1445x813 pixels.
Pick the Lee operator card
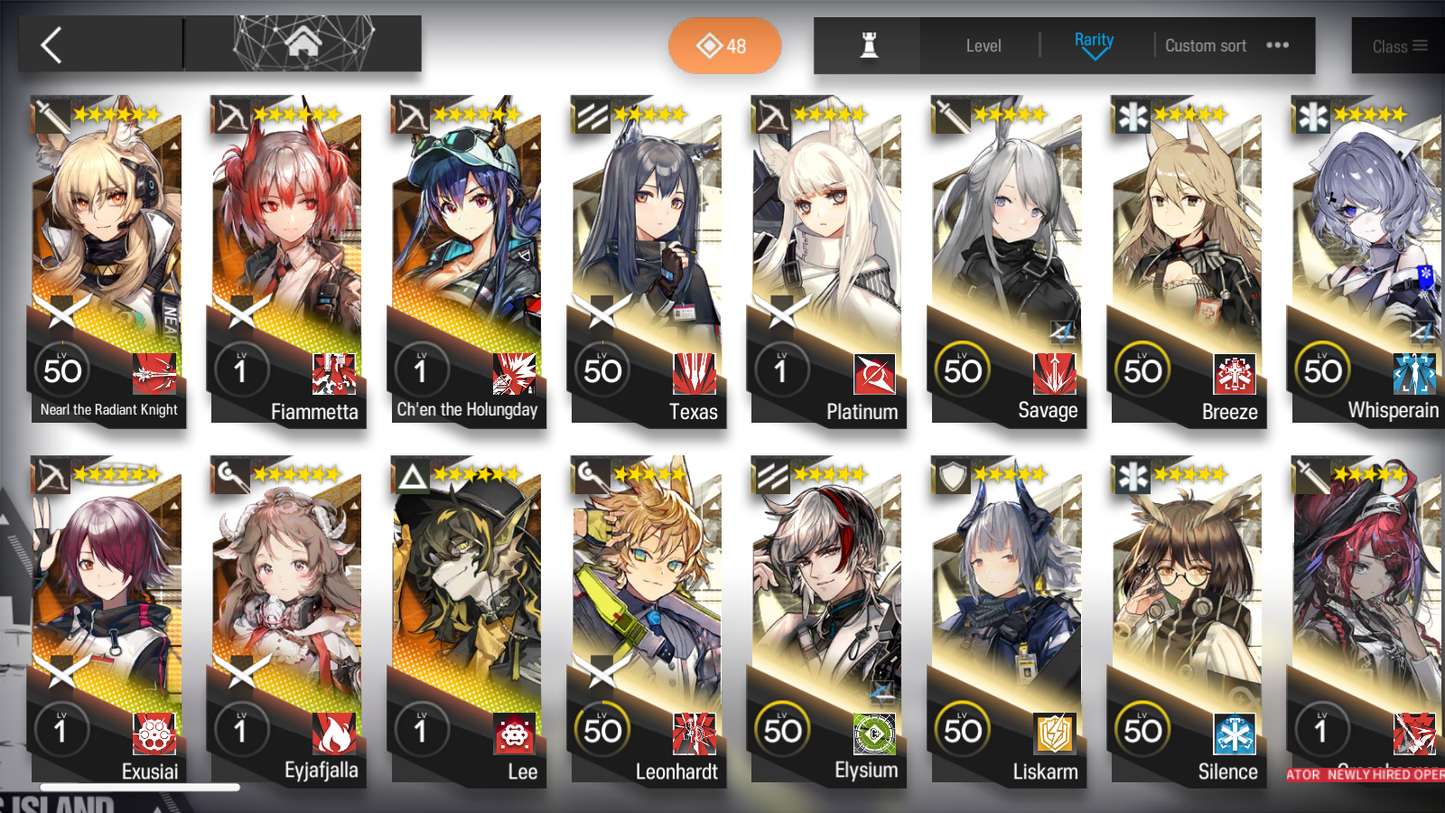[x=467, y=620]
